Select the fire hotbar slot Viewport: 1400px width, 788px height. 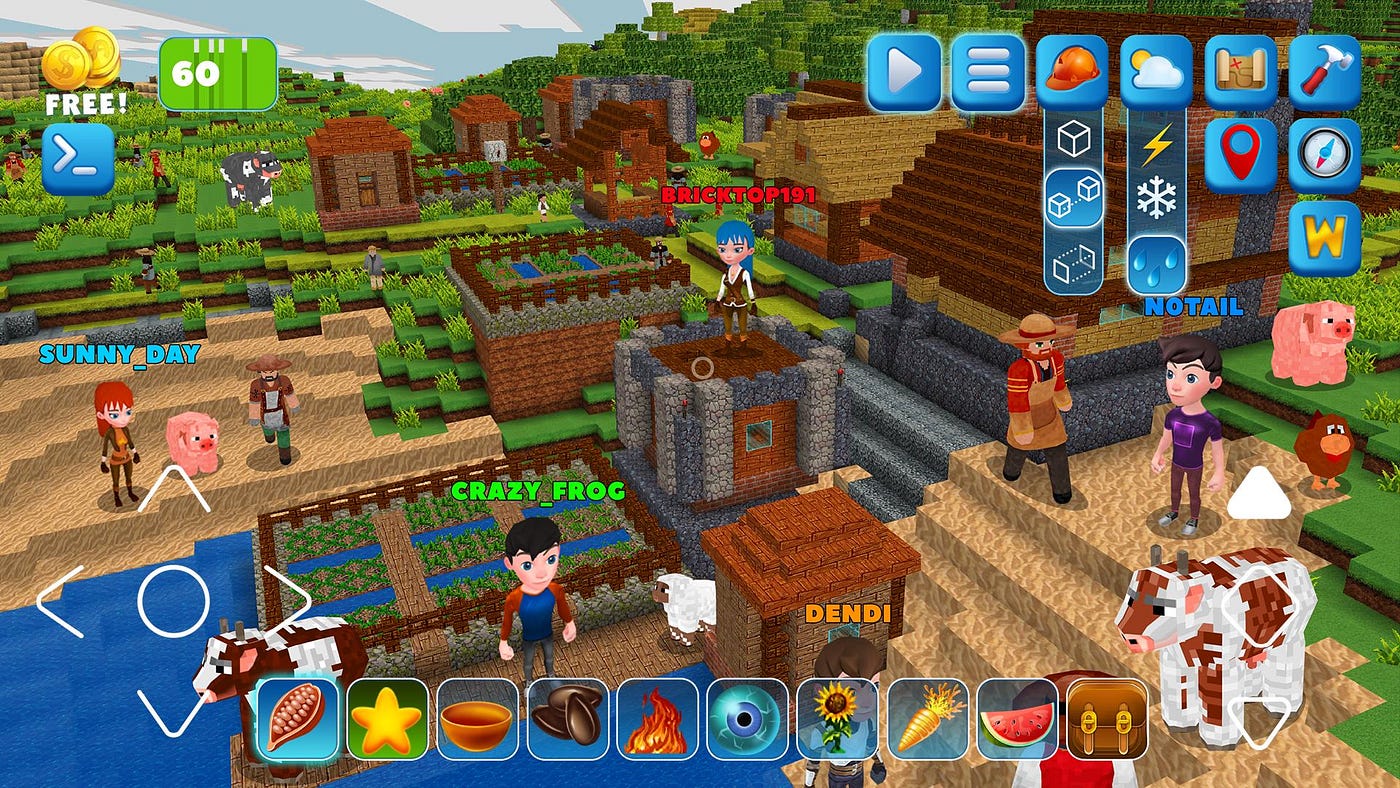tap(657, 719)
